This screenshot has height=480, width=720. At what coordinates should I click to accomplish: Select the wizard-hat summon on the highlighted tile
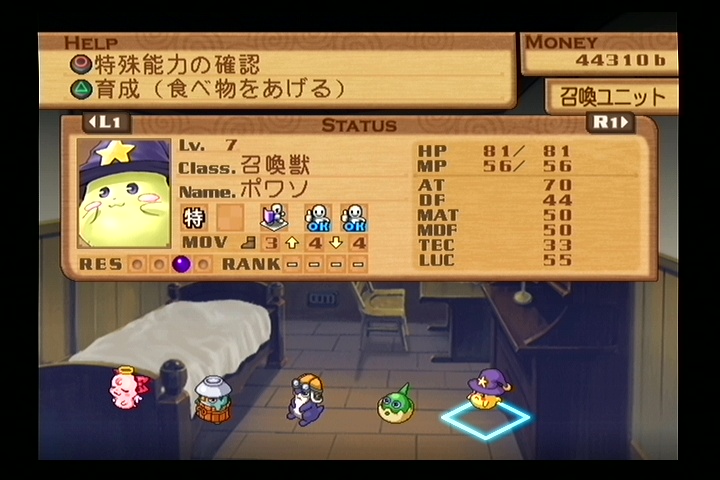(x=489, y=390)
